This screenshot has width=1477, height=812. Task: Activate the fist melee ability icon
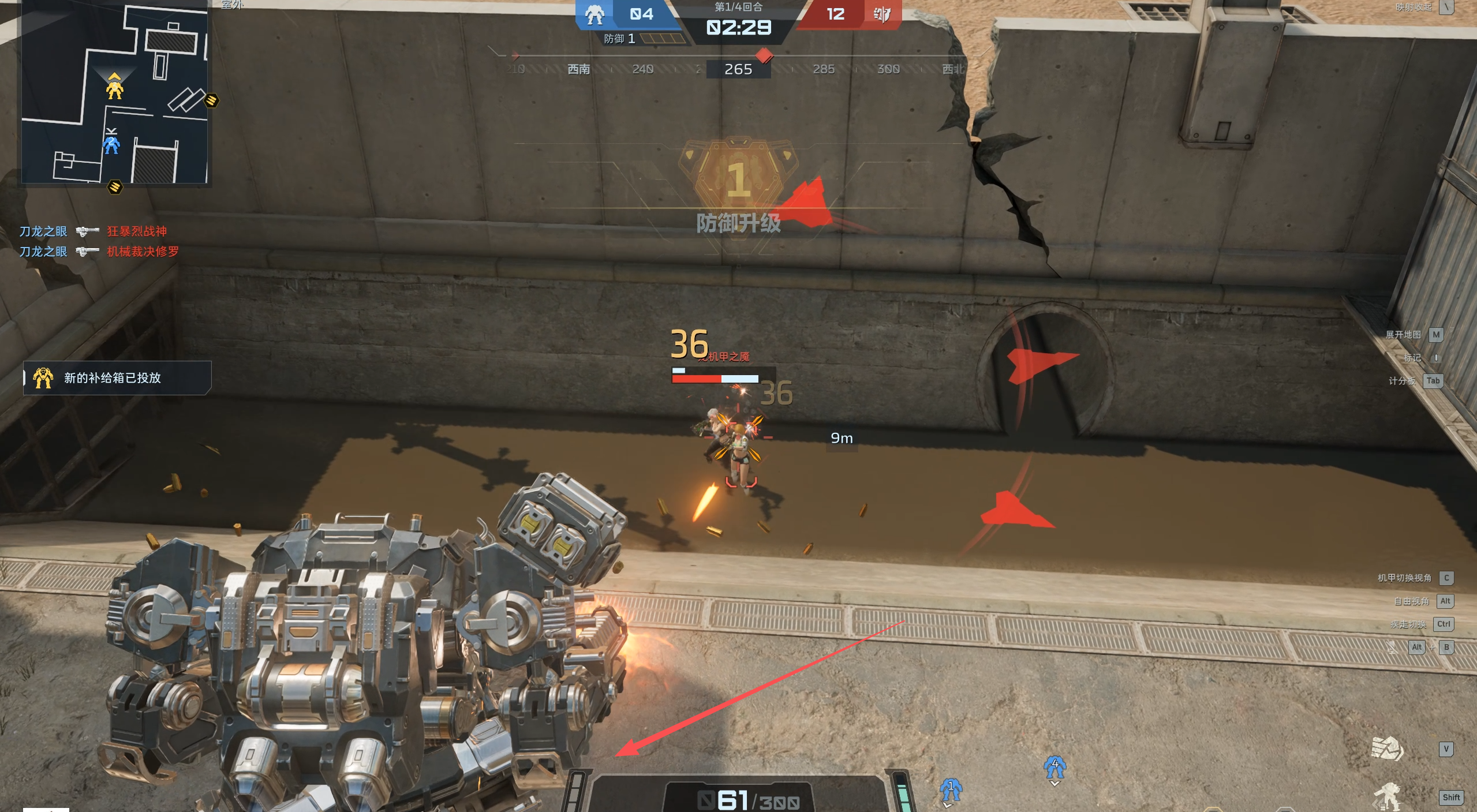coord(1387,749)
